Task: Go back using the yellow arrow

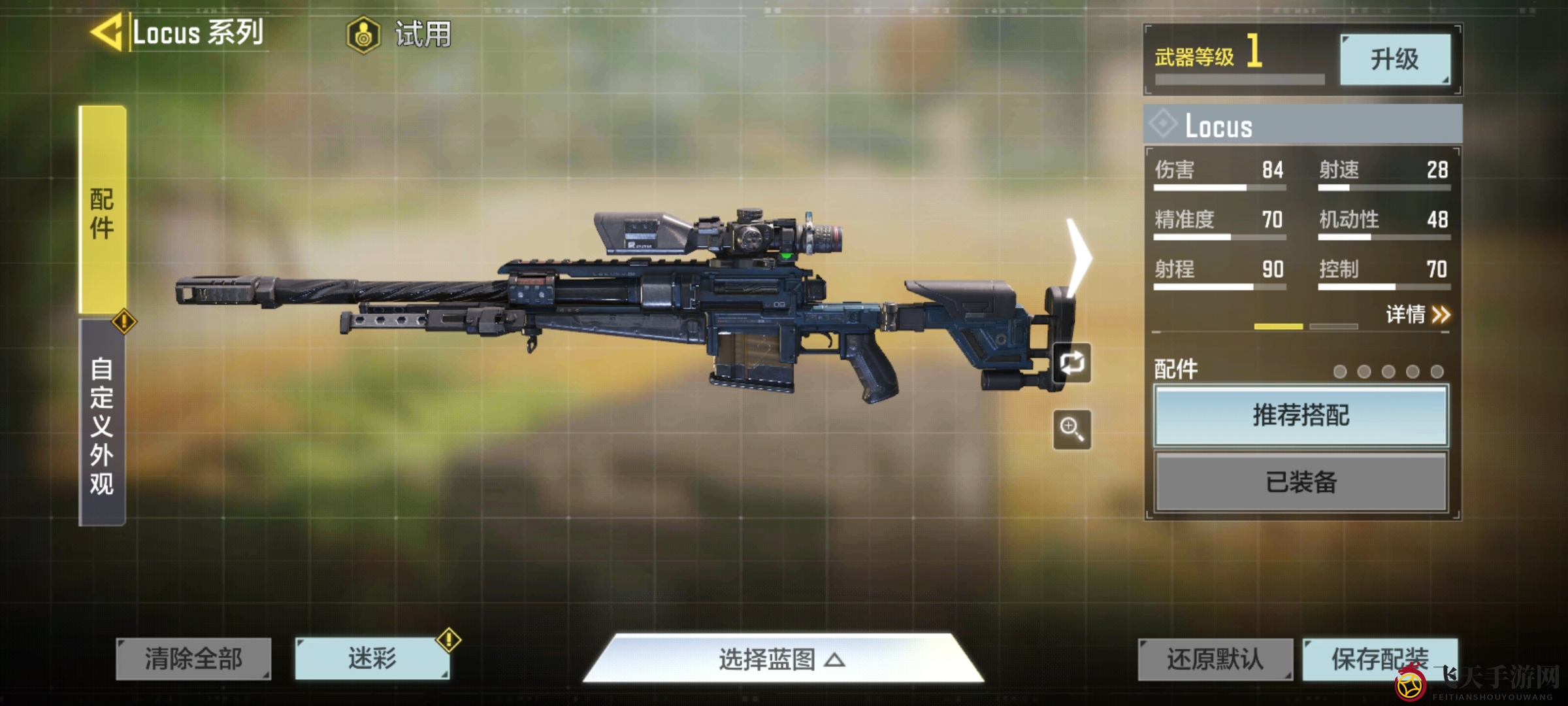Action: tap(107, 33)
